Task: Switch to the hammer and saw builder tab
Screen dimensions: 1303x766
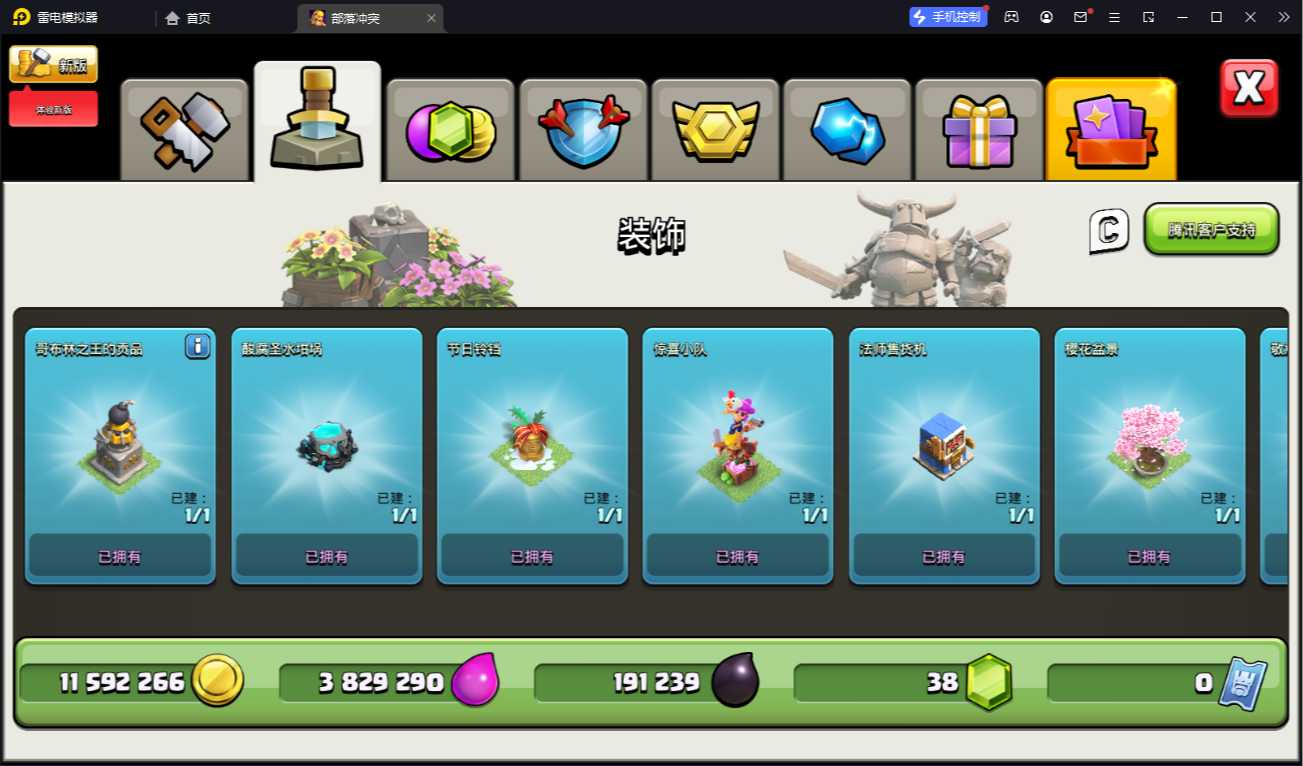Action: (185, 130)
